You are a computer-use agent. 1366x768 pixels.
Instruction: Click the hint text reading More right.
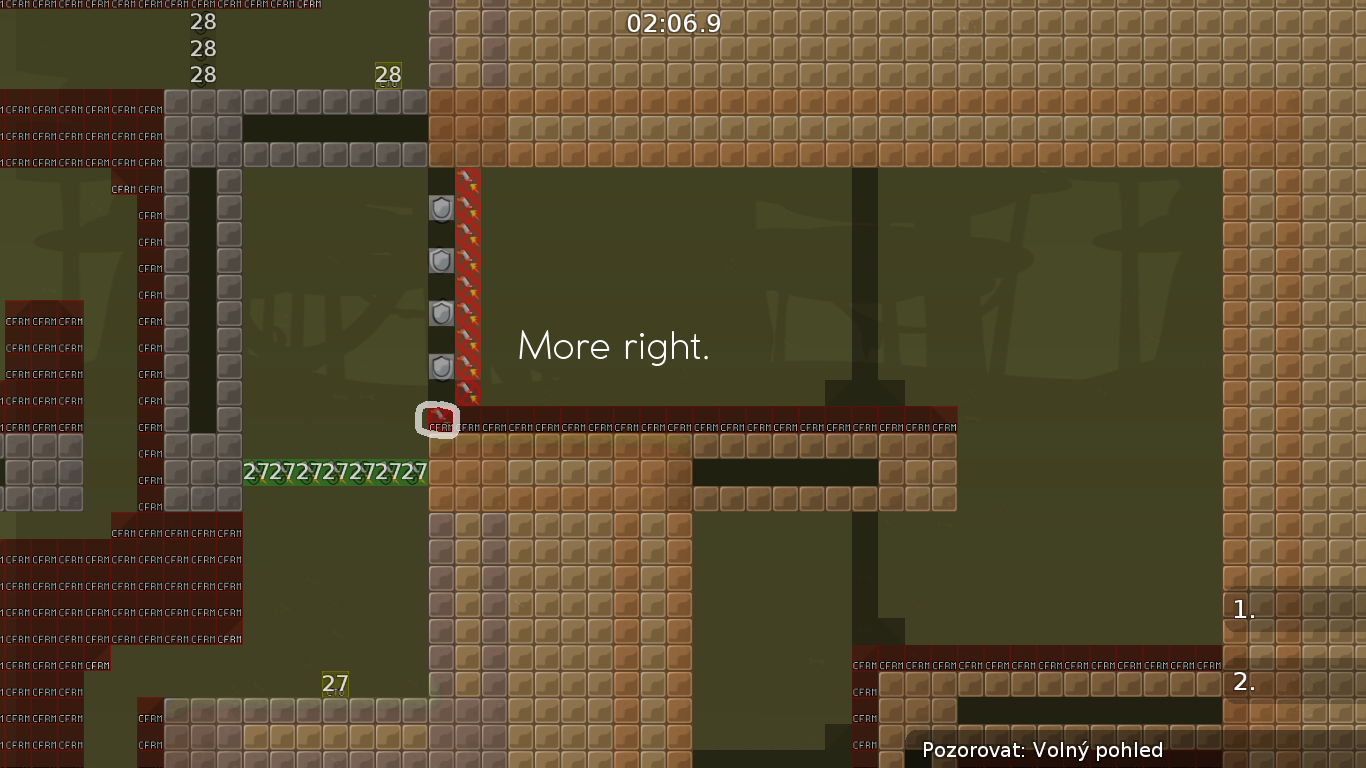(x=613, y=347)
